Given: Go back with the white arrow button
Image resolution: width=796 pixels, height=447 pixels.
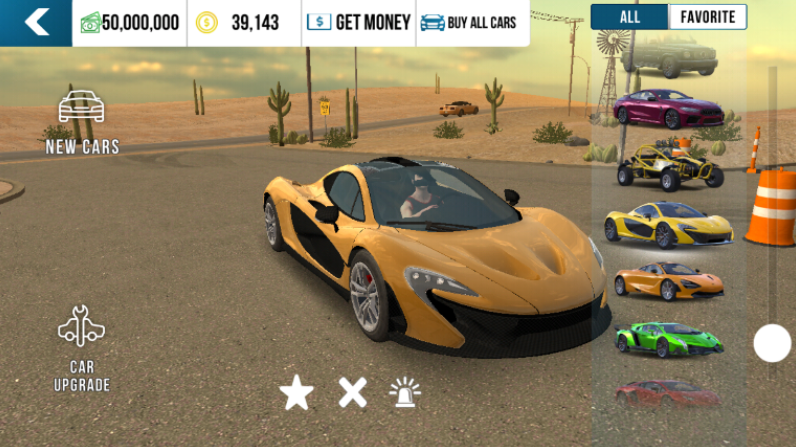Looking at the screenshot, I should pyautogui.click(x=36, y=22).
